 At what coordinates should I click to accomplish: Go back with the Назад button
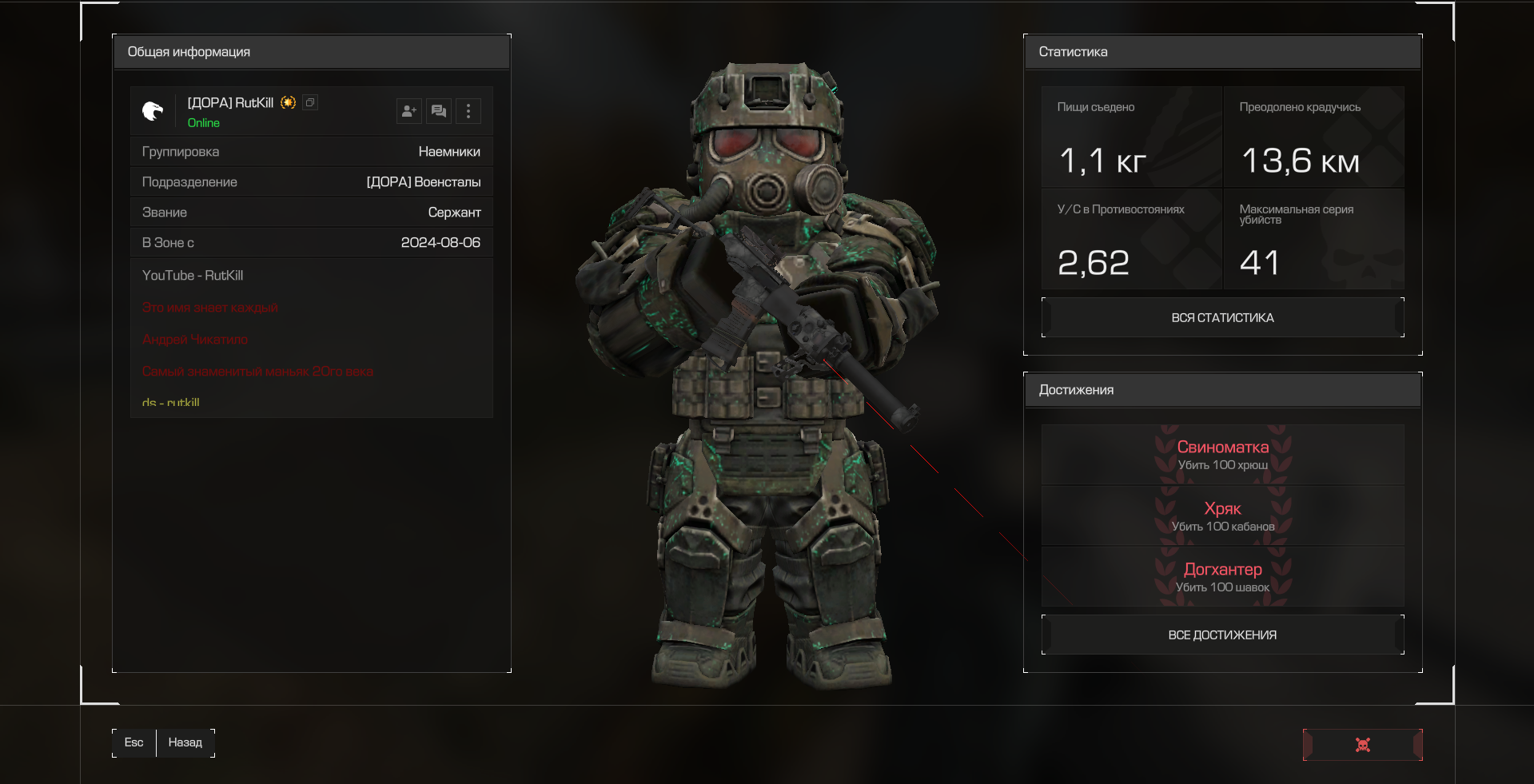pyautogui.click(x=185, y=742)
